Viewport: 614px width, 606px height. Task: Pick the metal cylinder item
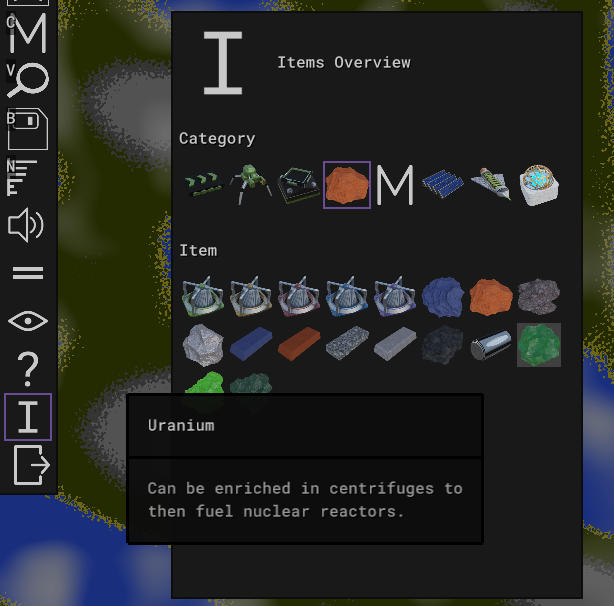(x=491, y=345)
